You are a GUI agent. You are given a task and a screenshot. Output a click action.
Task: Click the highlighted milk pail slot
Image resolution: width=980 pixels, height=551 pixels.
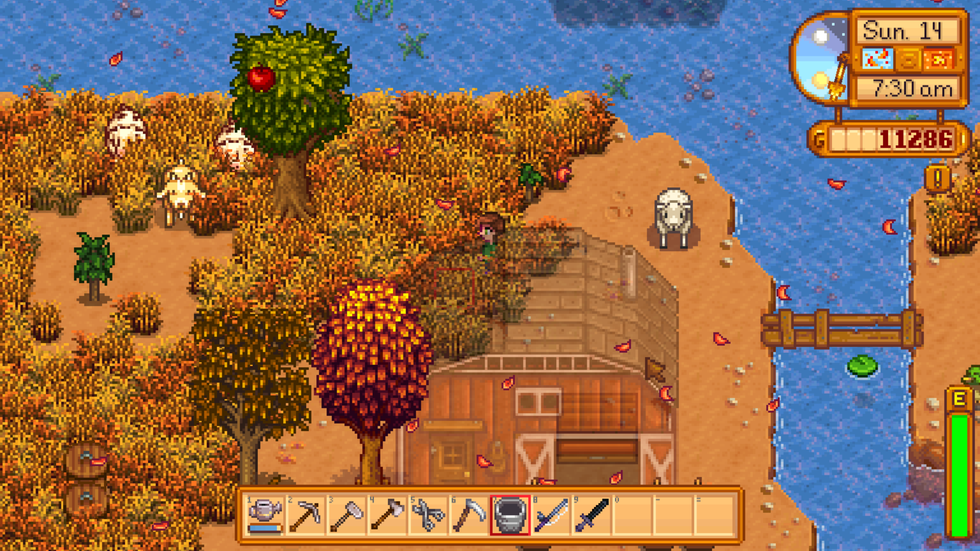point(510,515)
